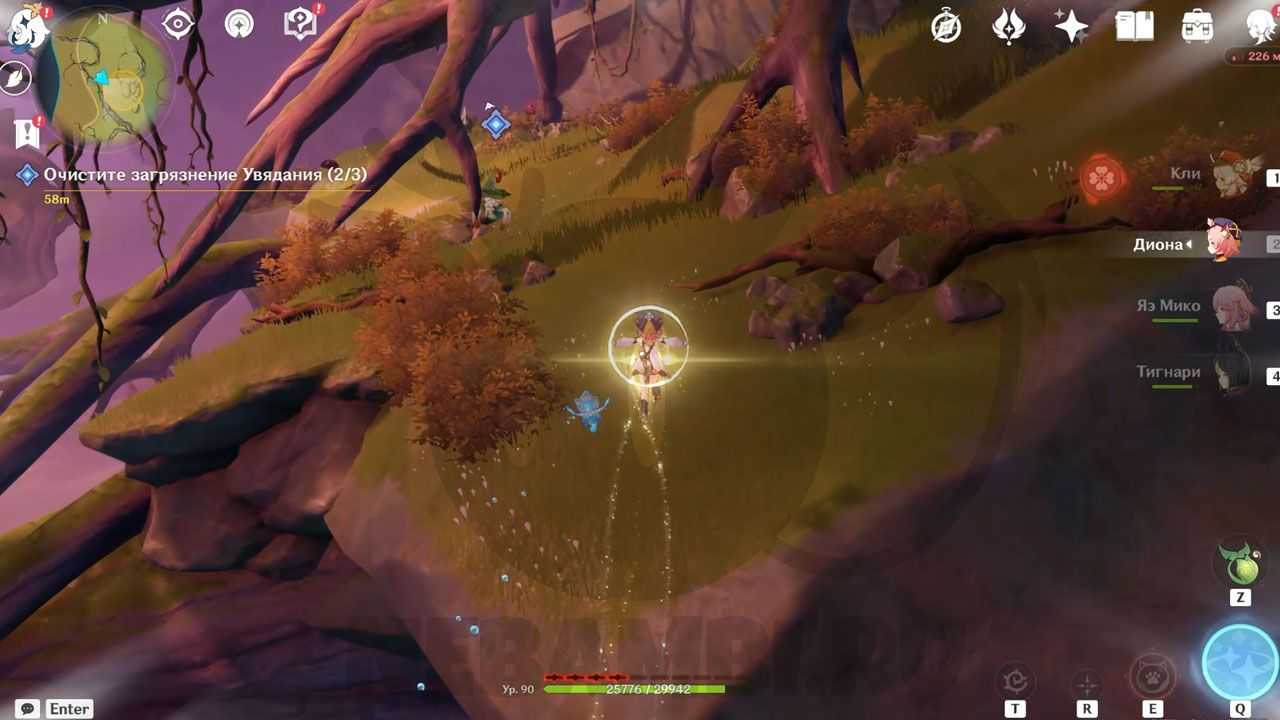
Task: Use the green fruit gadget
Action: pos(1240,567)
